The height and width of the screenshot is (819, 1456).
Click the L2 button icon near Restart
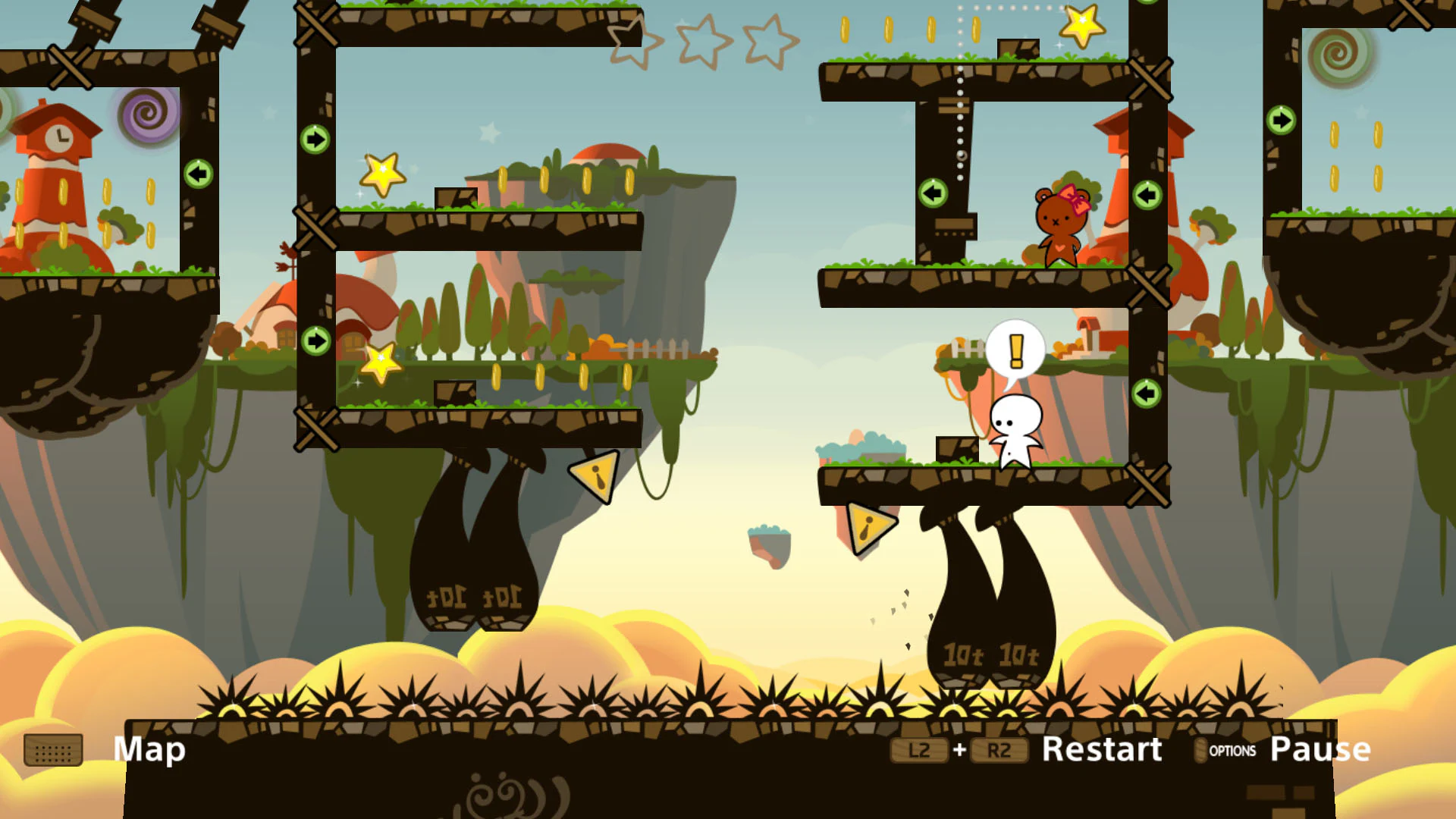click(x=918, y=749)
